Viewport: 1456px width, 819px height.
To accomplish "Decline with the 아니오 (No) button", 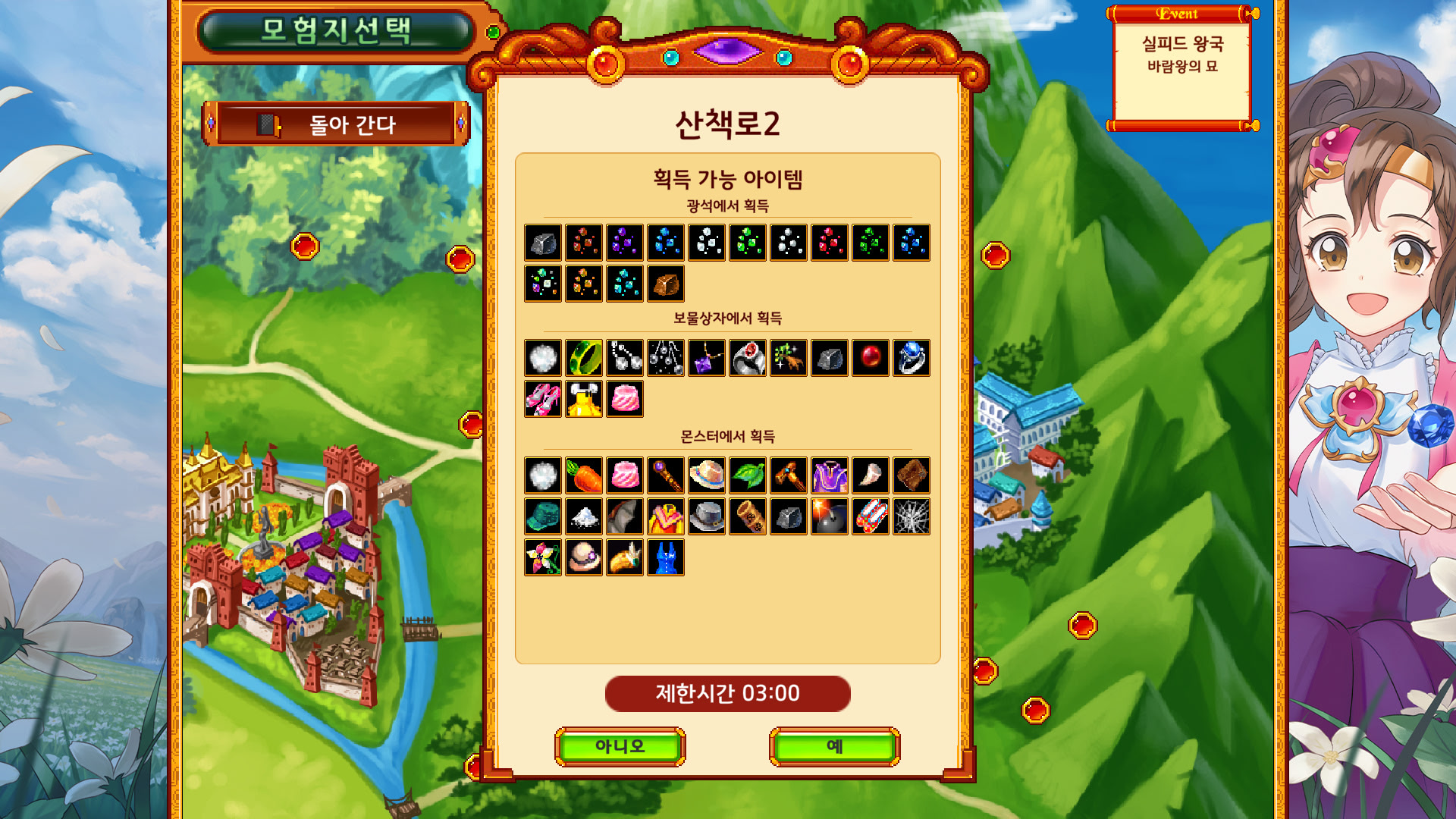I will click(x=620, y=747).
